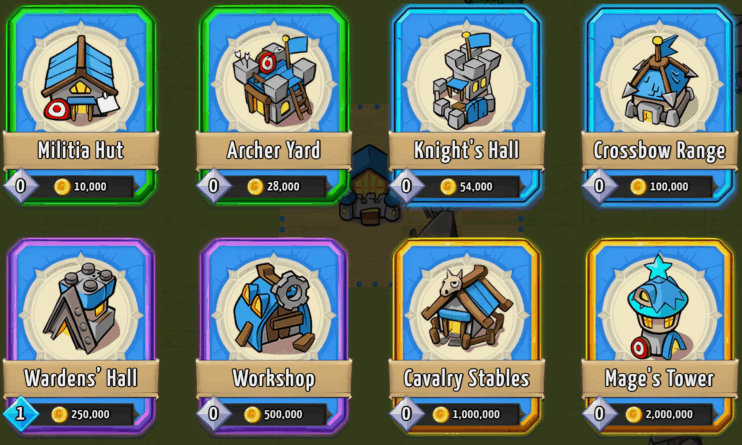The image size is (742, 445).
Task: Choose the Workshop building card
Action: pyautogui.click(x=273, y=330)
